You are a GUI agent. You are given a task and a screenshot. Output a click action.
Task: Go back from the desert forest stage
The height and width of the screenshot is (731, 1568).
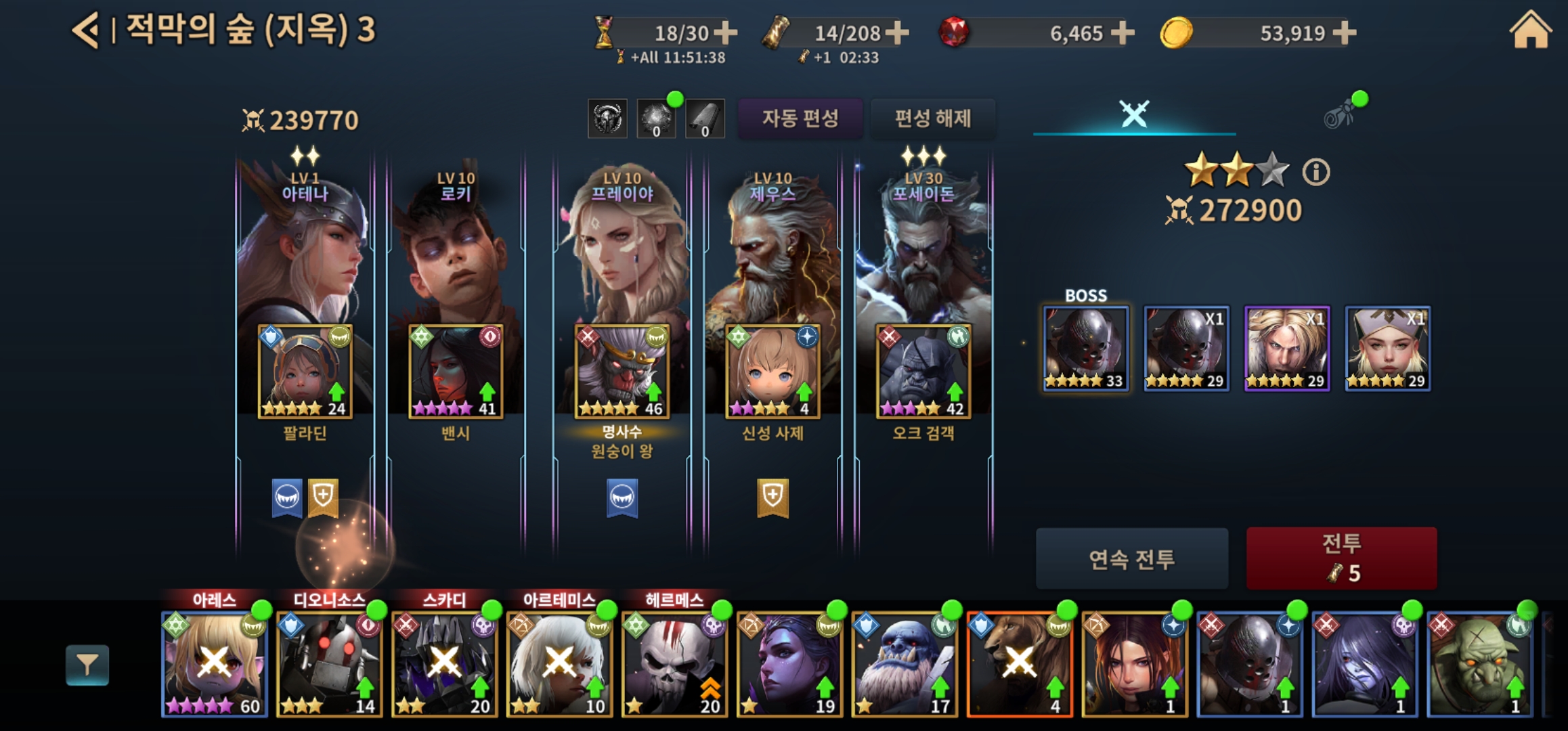86,30
